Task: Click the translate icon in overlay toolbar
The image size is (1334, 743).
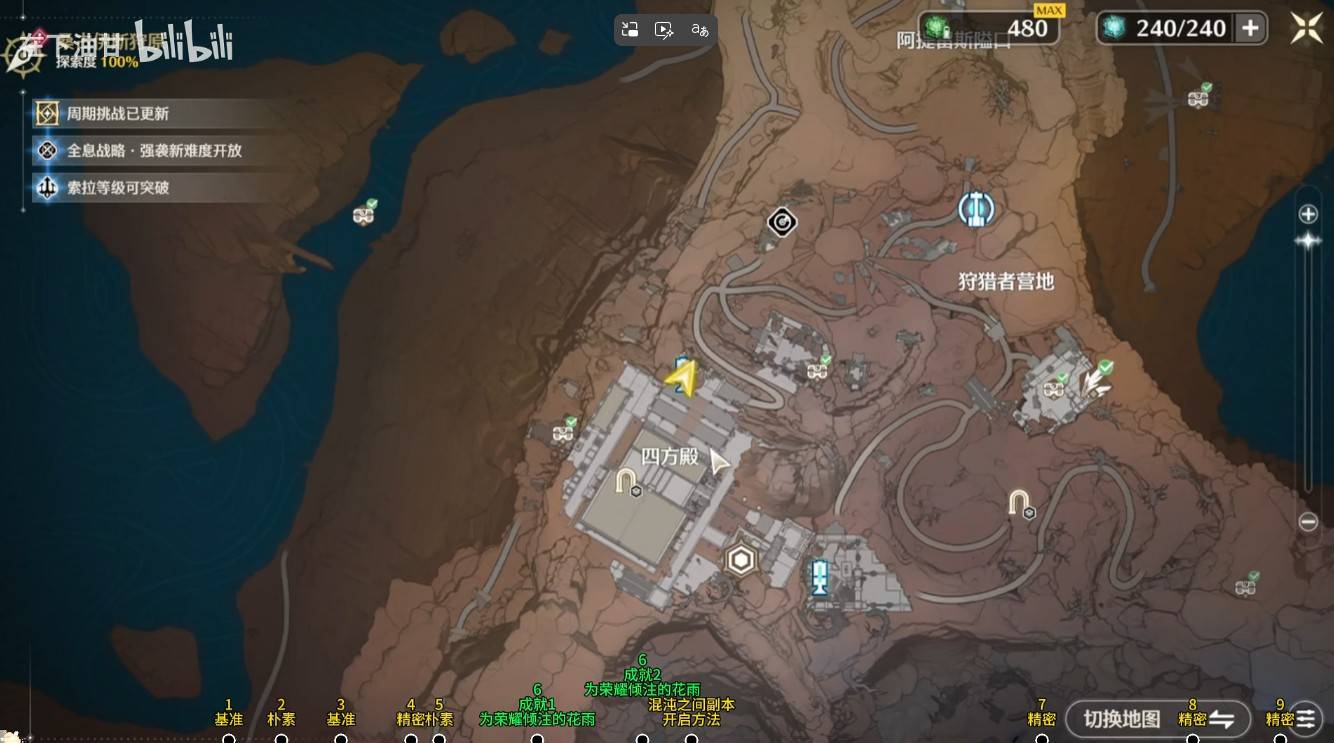Action: (x=700, y=30)
